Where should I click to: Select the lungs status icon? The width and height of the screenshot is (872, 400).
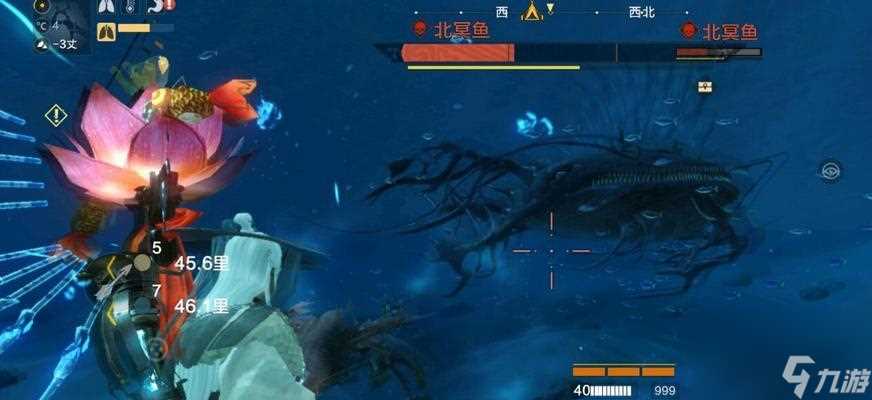click(107, 7)
